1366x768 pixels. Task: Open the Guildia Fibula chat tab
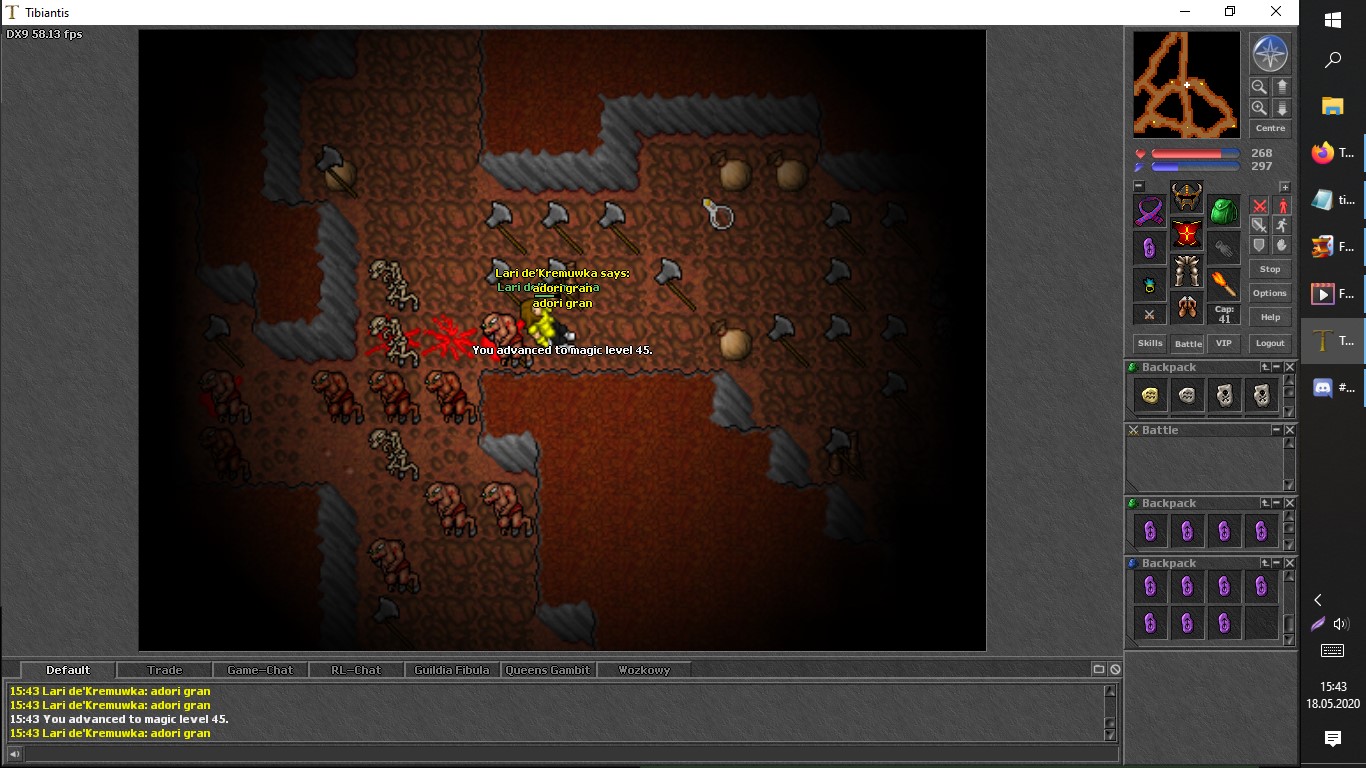[452, 670]
